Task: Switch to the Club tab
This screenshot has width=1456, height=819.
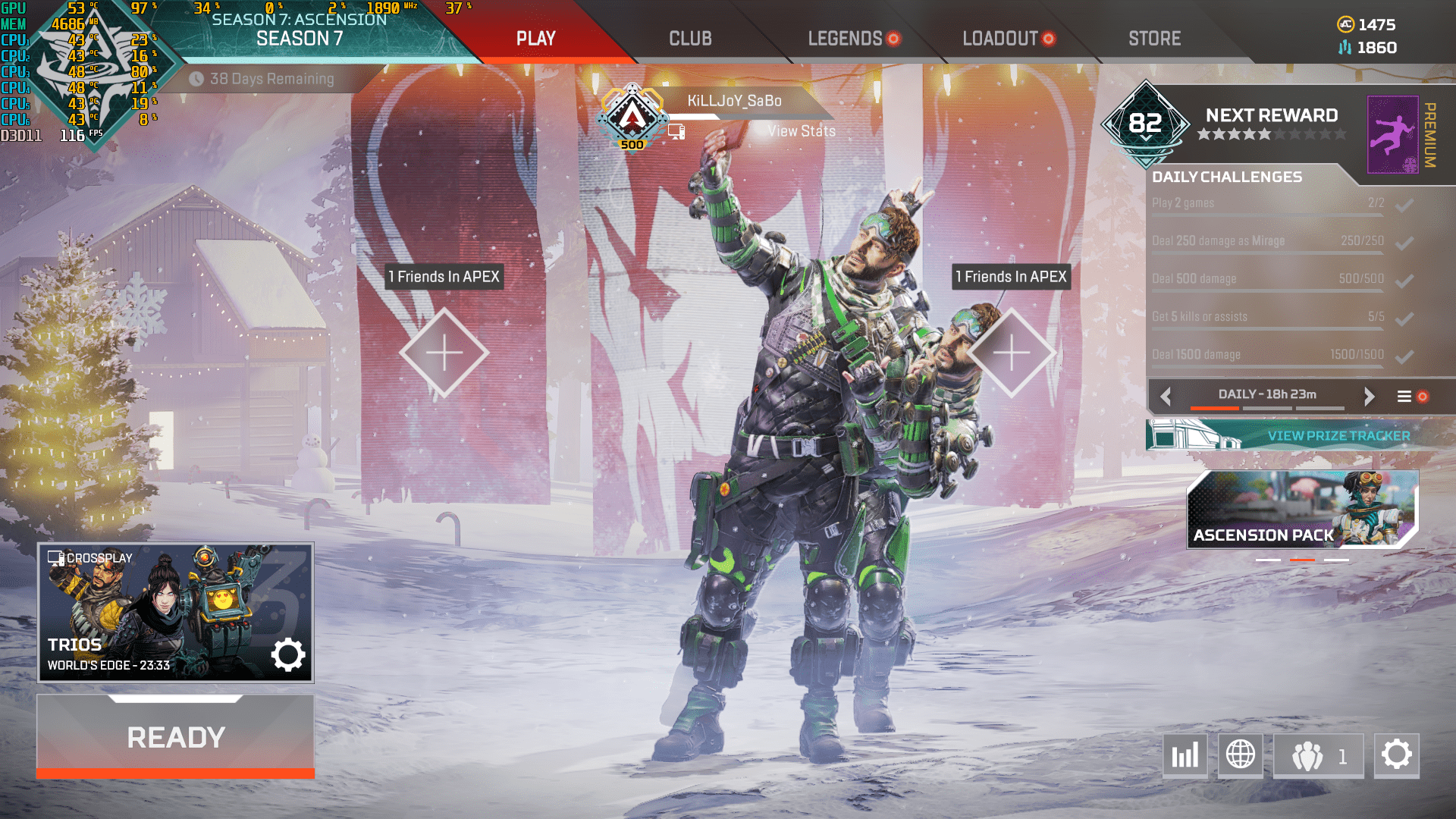Action: (x=690, y=39)
